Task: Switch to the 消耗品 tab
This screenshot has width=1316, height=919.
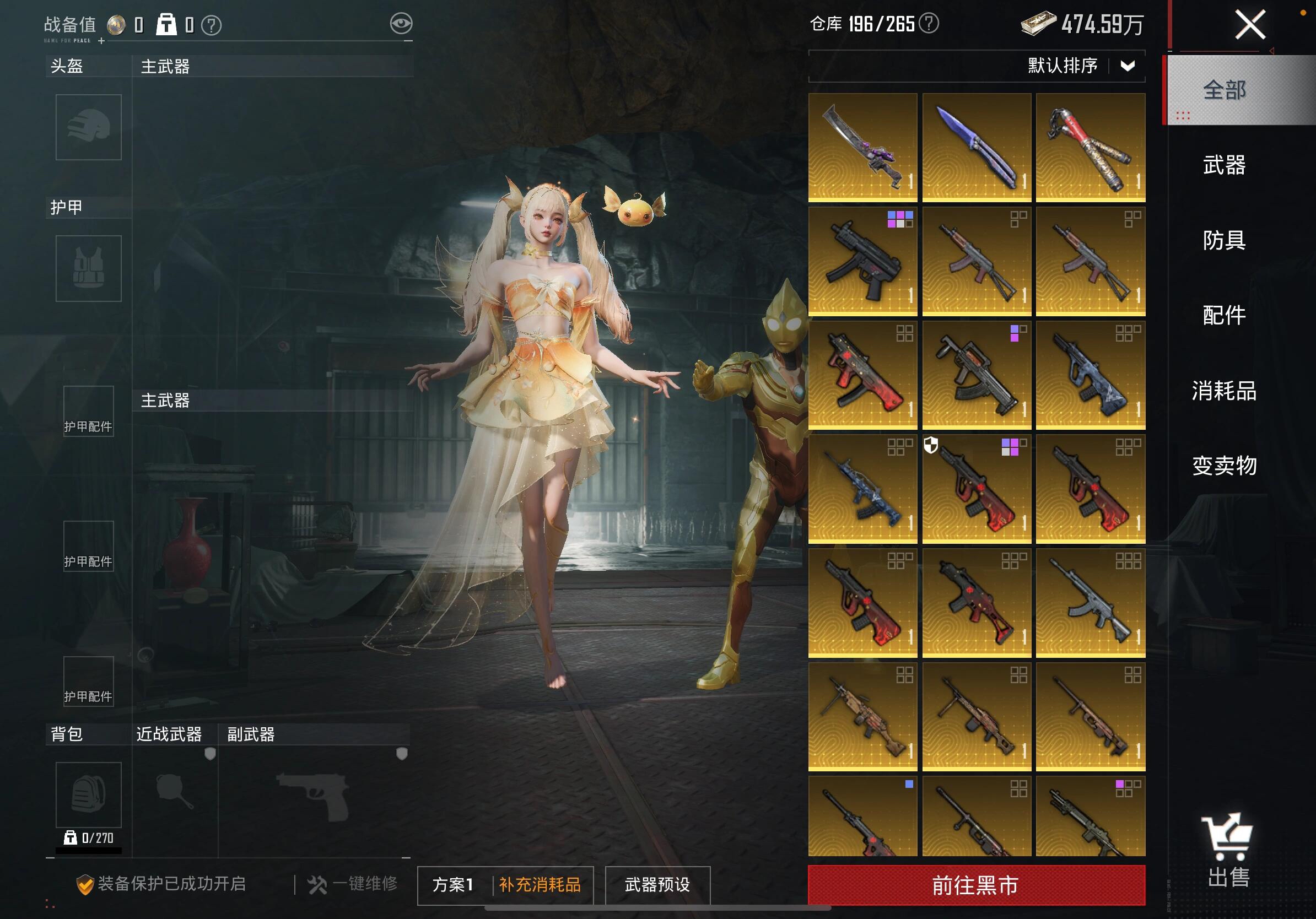Action: coord(1225,391)
